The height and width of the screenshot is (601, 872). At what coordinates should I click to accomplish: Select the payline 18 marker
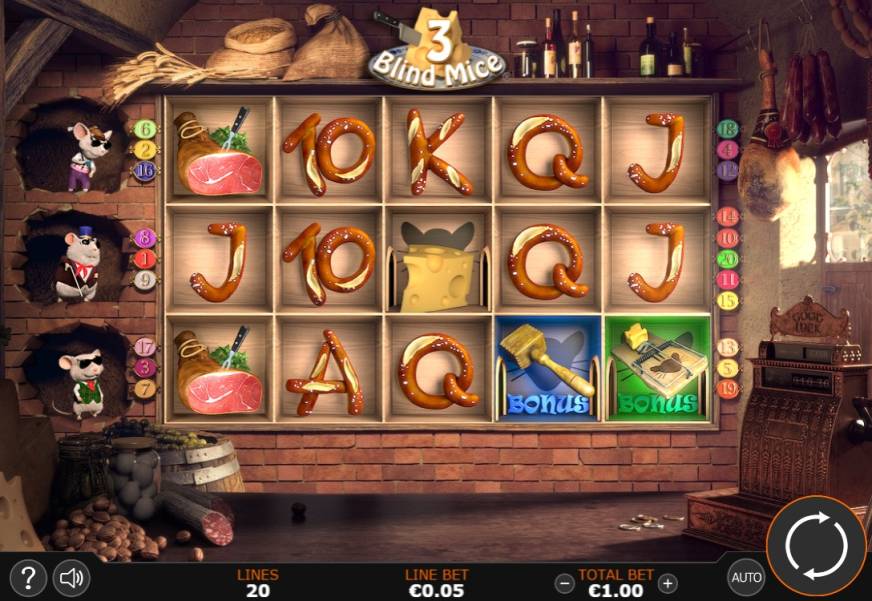(x=727, y=128)
